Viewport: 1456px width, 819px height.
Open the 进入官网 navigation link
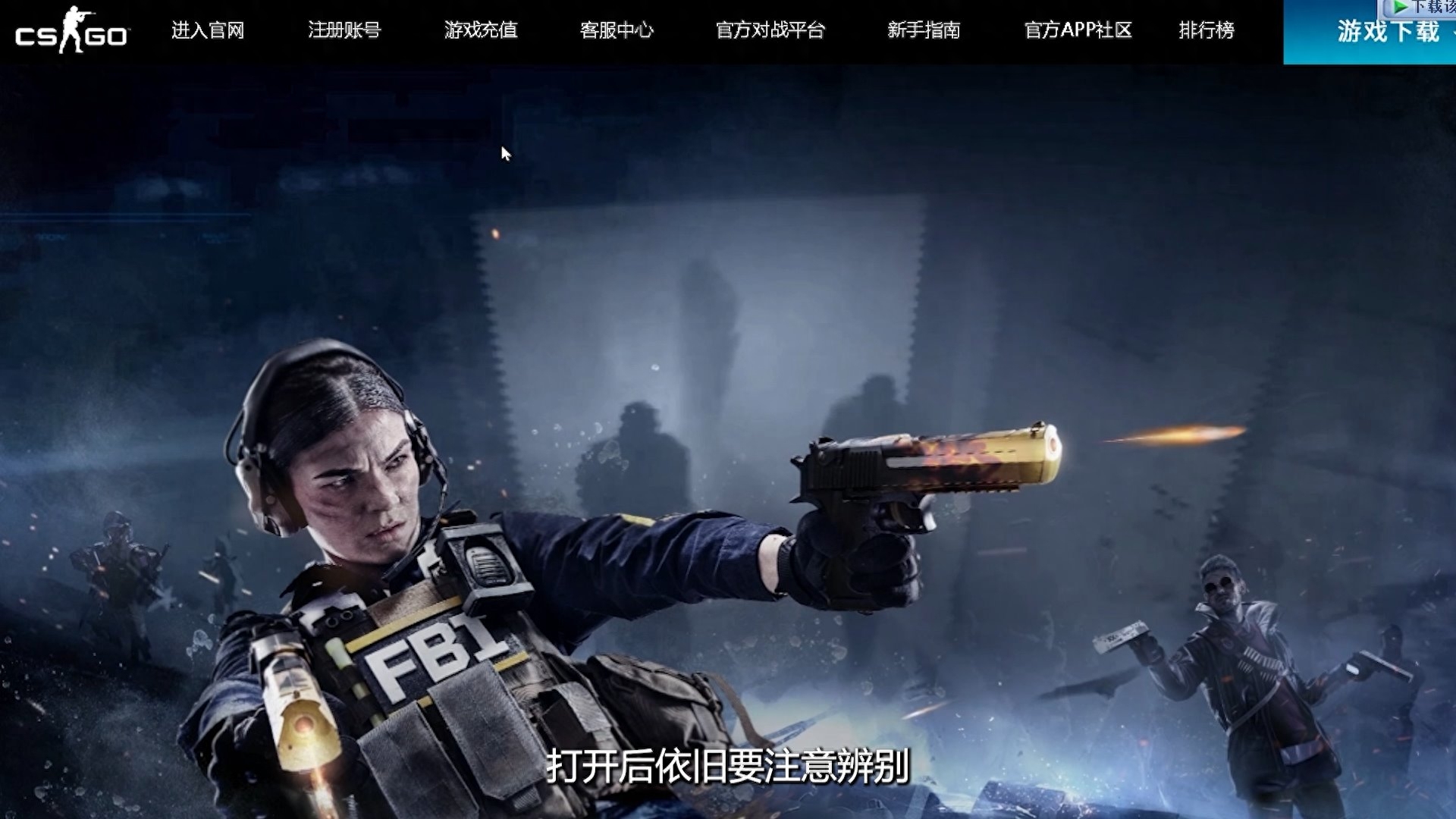(206, 32)
